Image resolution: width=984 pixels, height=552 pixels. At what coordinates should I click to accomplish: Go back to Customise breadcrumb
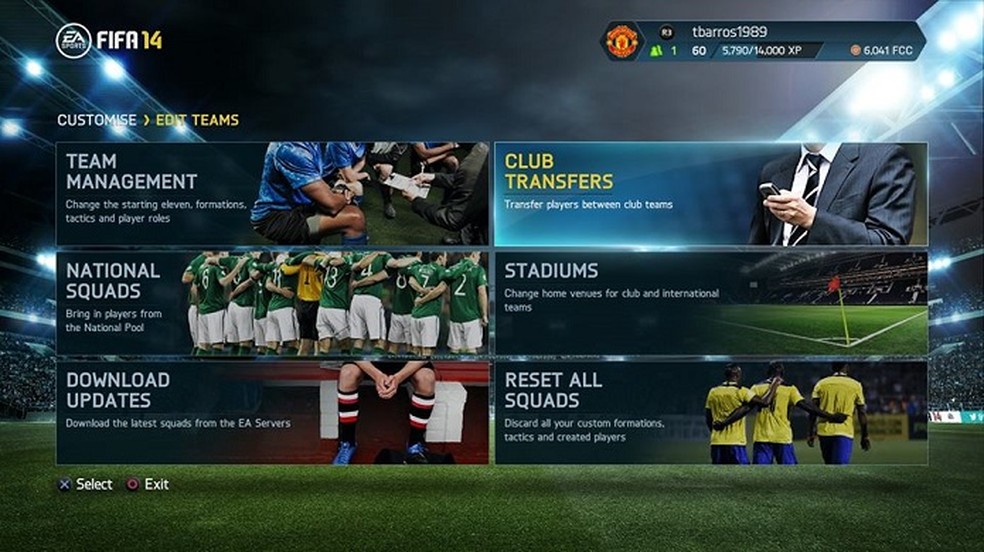[96, 120]
